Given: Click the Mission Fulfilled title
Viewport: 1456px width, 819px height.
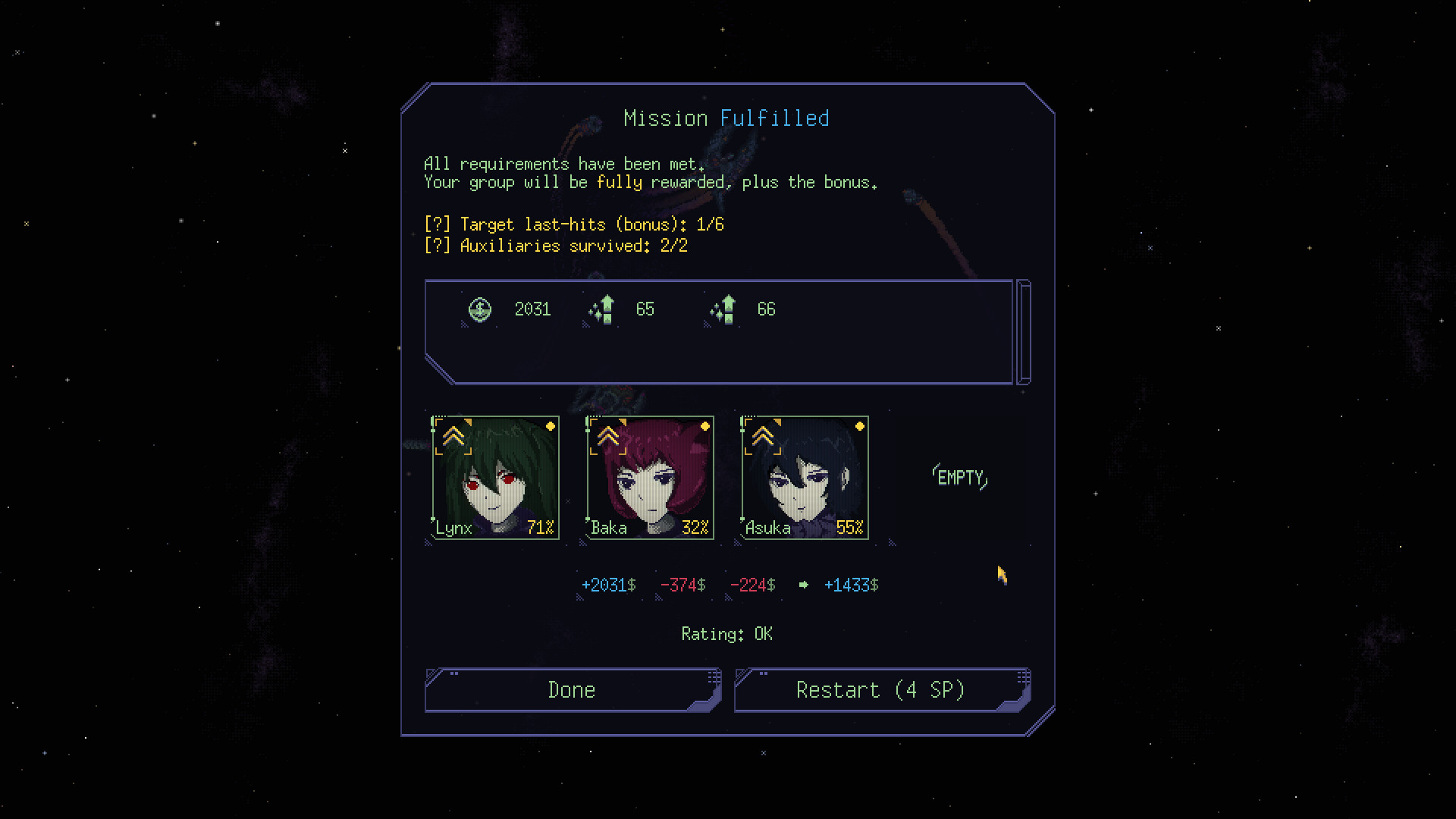Looking at the screenshot, I should 726,118.
